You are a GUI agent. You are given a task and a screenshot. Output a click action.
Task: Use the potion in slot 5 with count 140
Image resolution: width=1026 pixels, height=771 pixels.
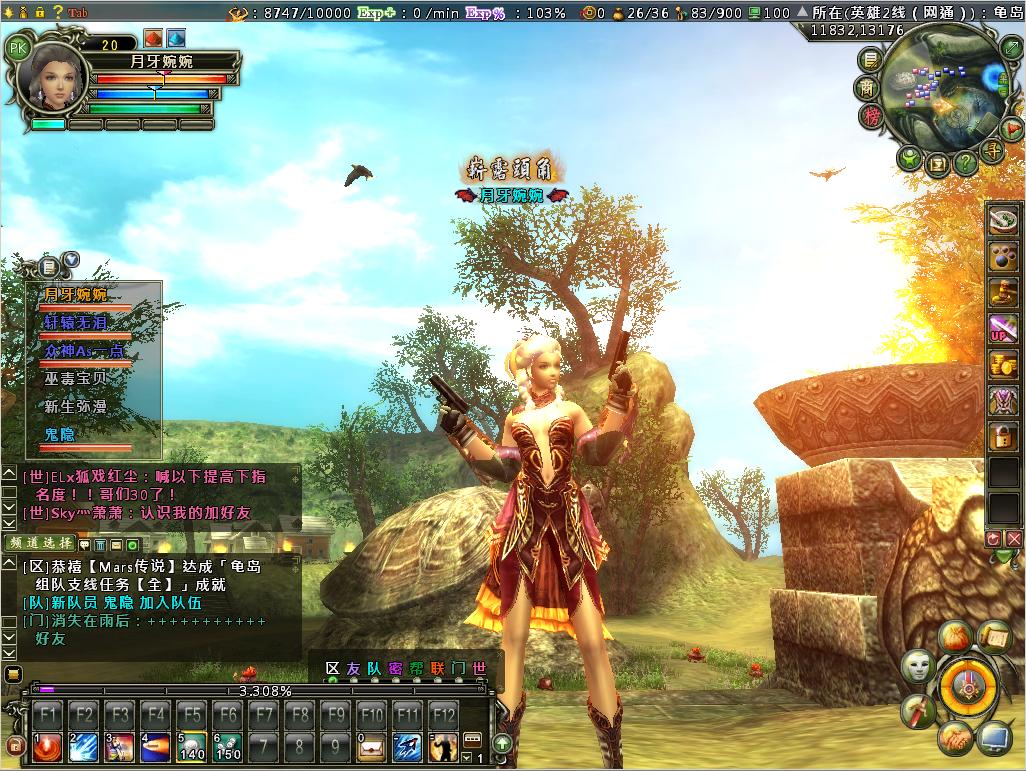pos(191,745)
